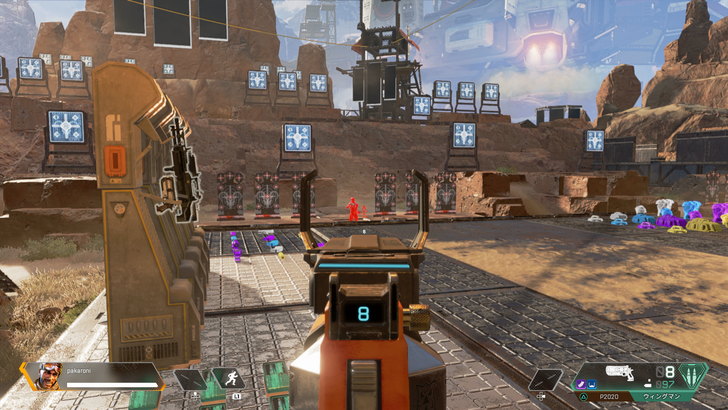Click the equipped Wingman revolver icon
This screenshot has width=728, height=410.
pyautogui.click(x=620, y=372)
